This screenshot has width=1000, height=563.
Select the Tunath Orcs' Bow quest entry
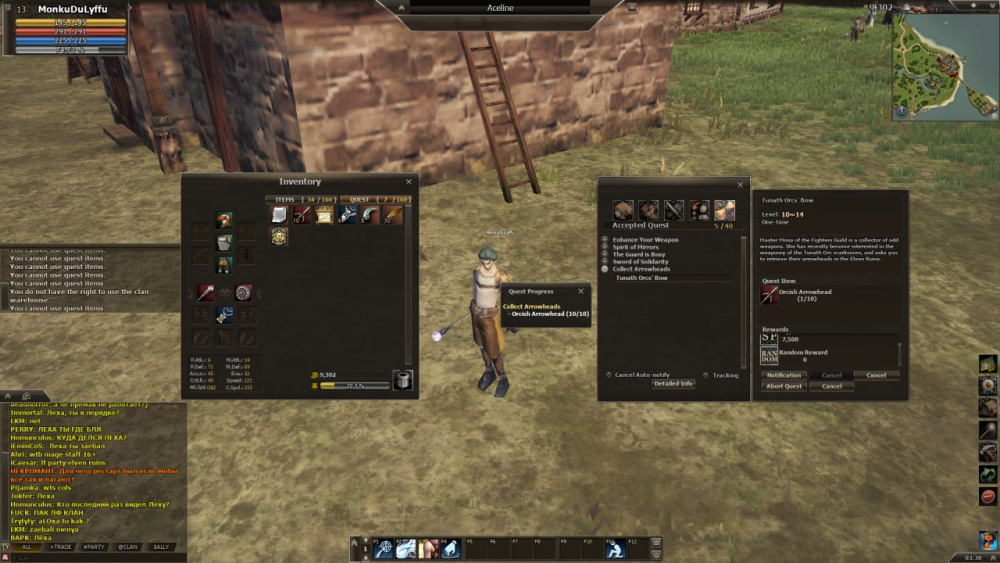(642, 278)
